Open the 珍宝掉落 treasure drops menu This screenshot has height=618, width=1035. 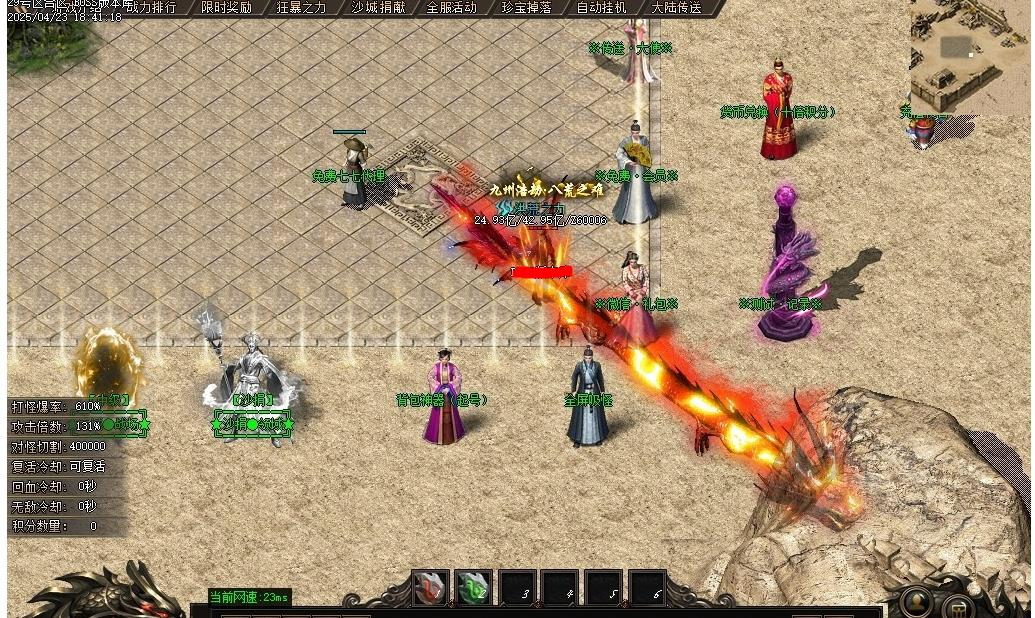point(526,7)
